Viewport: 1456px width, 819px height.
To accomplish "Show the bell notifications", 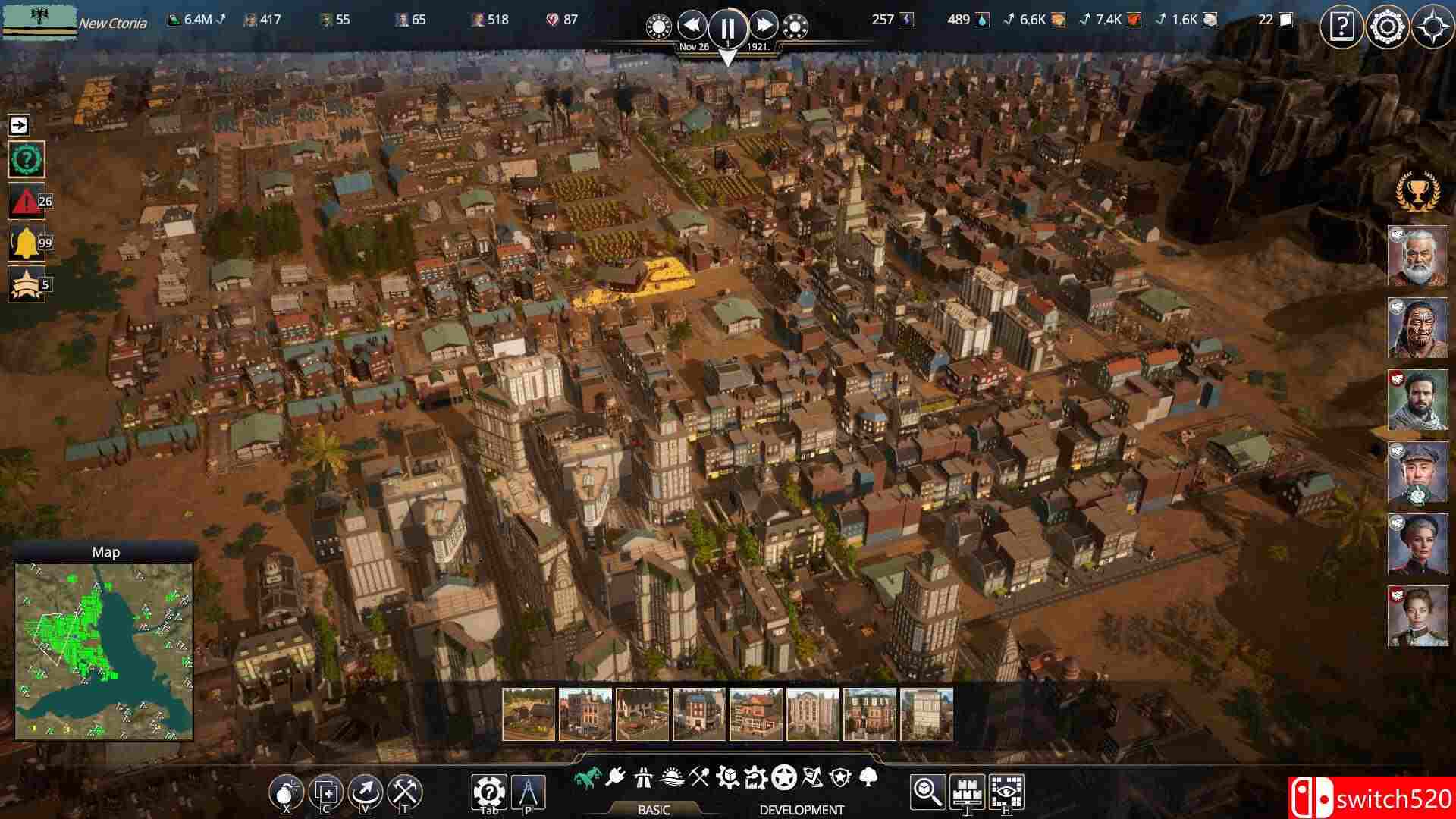I will (x=25, y=243).
